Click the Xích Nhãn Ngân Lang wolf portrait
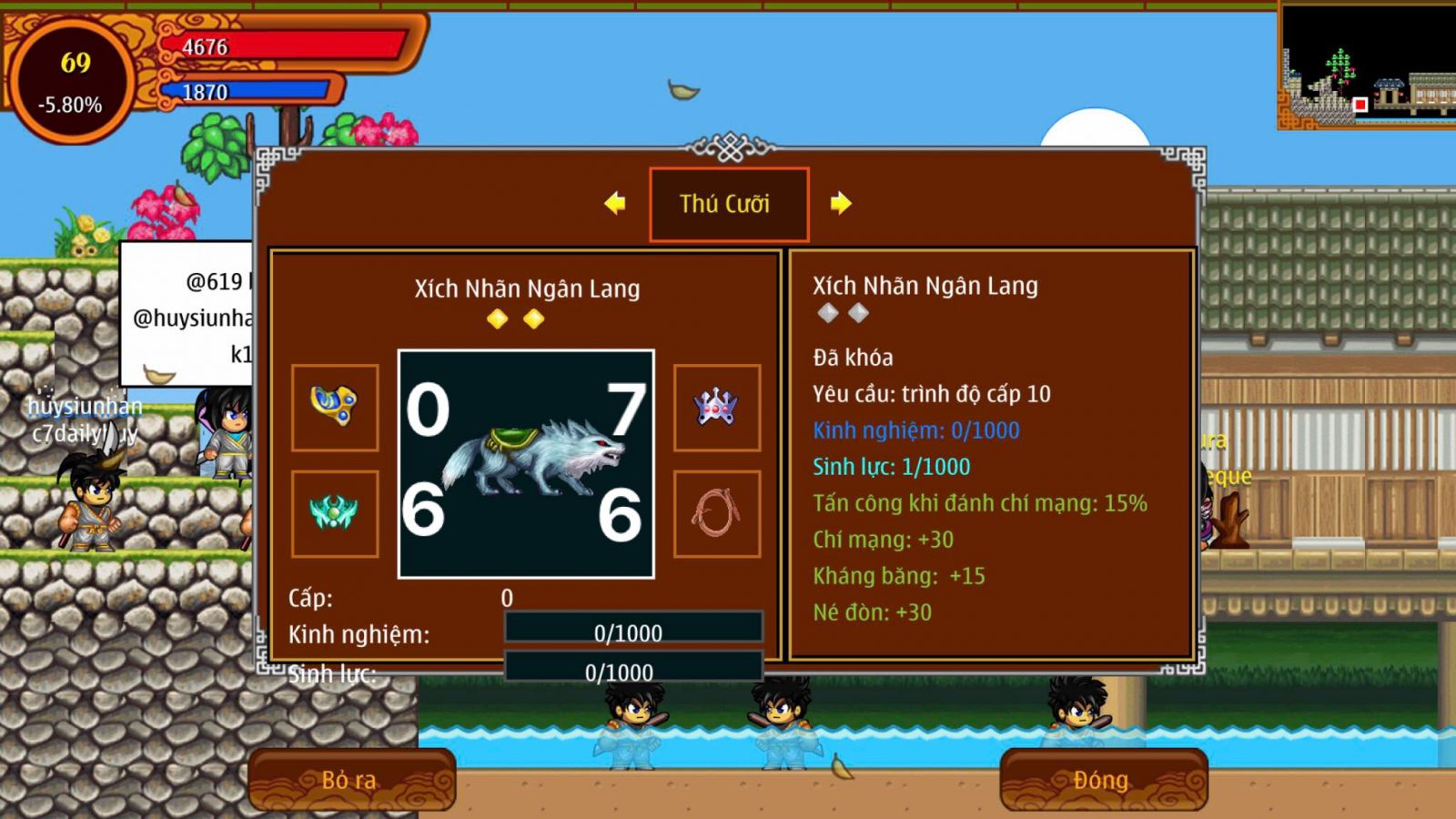Image resolution: width=1456 pixels, height=819 pixels. 526,464
